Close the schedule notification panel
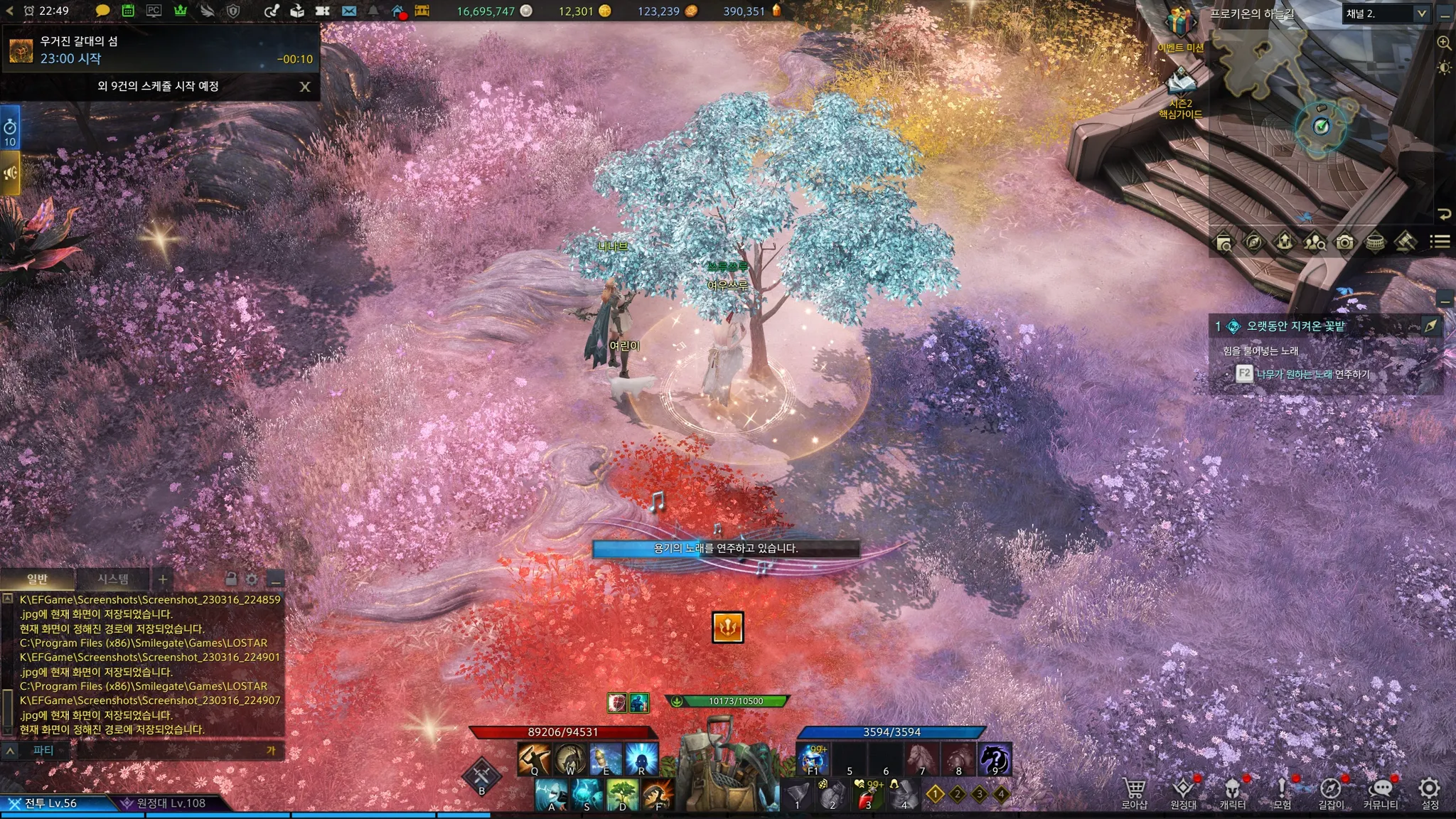Viewport: 1456px width, 819px height. point(305,87)
